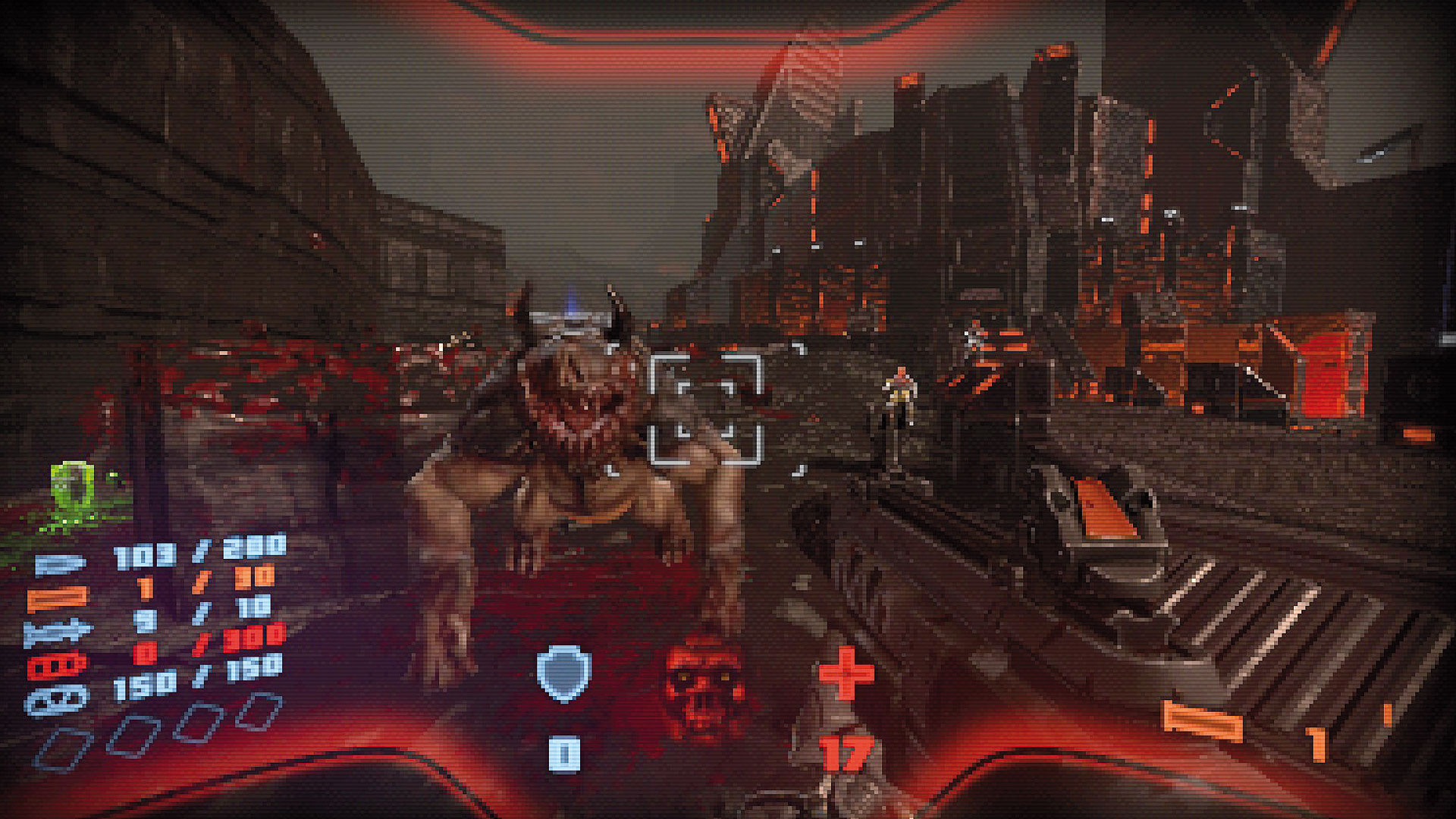The height and width of the screenshot is (819, 1456).
Task: Click the blue armor shield icon
Action: coord(563,673)
